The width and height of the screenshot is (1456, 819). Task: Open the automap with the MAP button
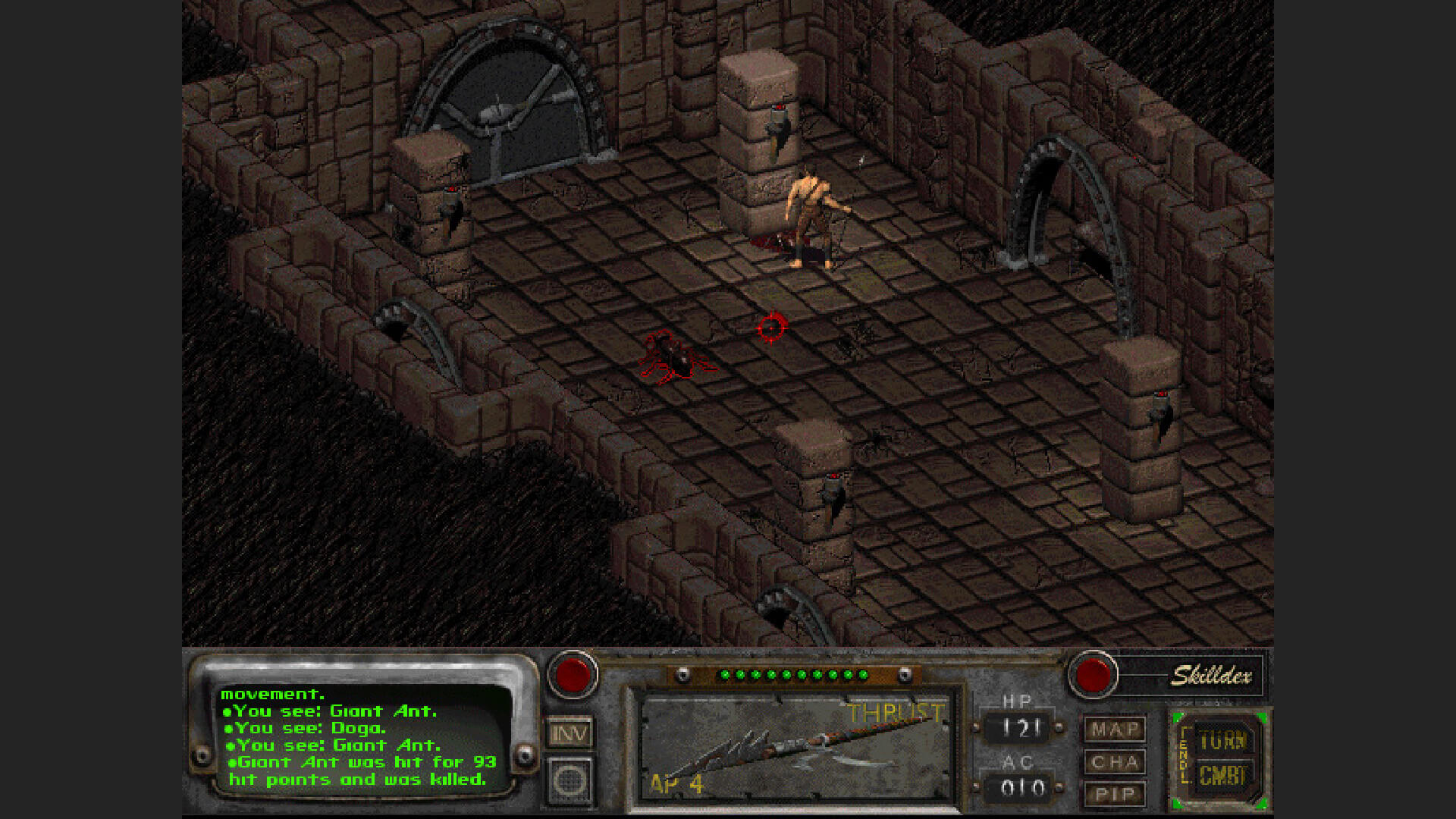click(x=1114, y=729)
